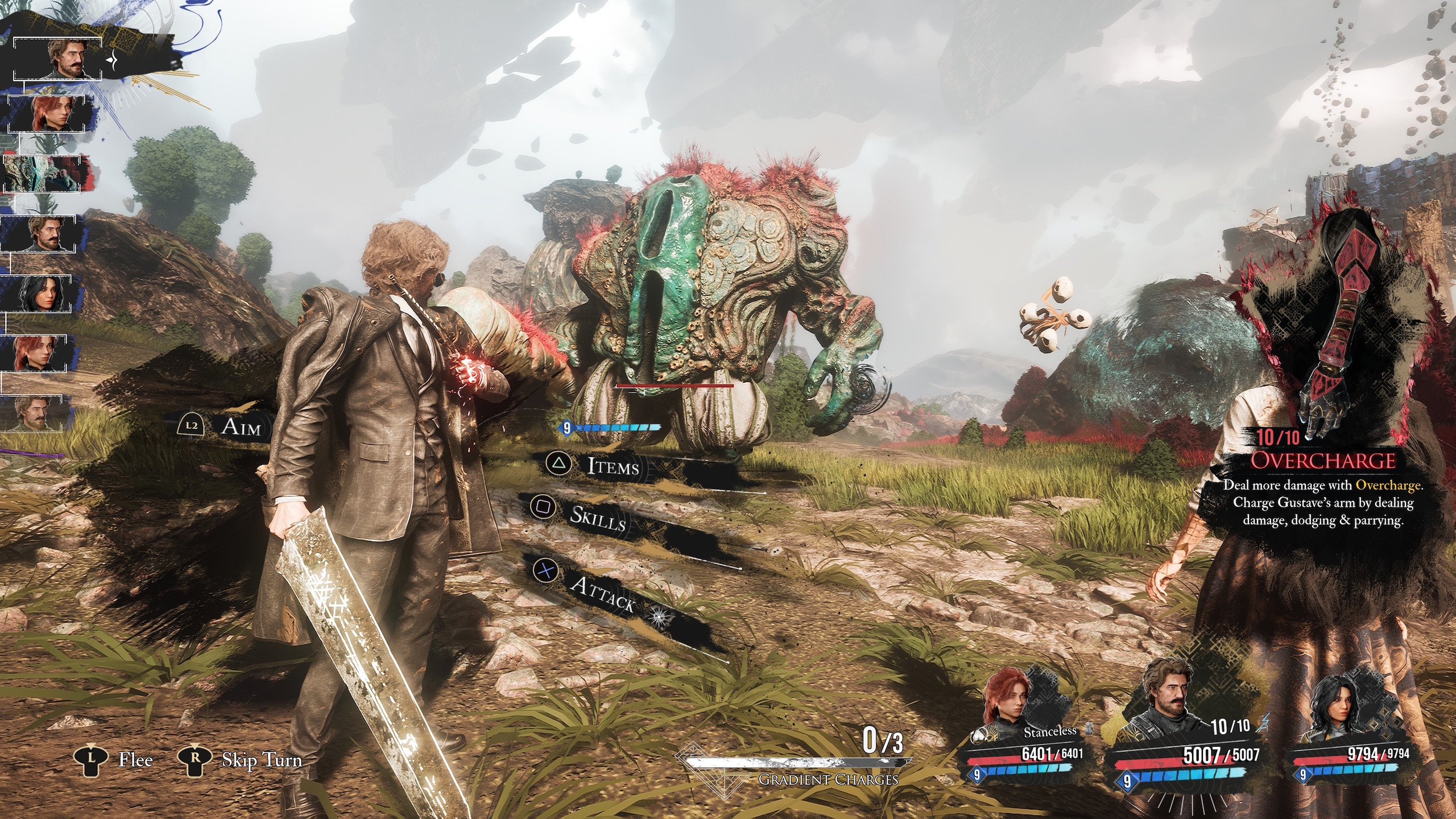Open the Skills menu
The height and width of the screenshot is (819, 1456).
click(597, 516)
